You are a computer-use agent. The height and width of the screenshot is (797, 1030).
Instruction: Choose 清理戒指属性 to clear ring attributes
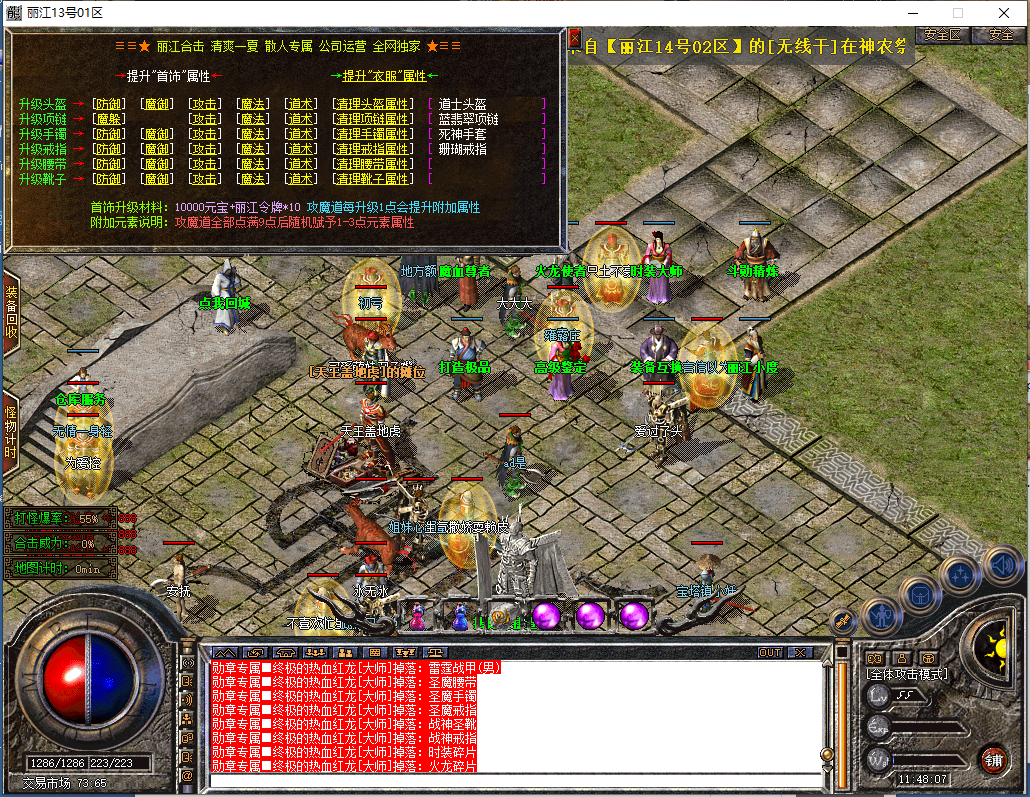click(372, 149)
